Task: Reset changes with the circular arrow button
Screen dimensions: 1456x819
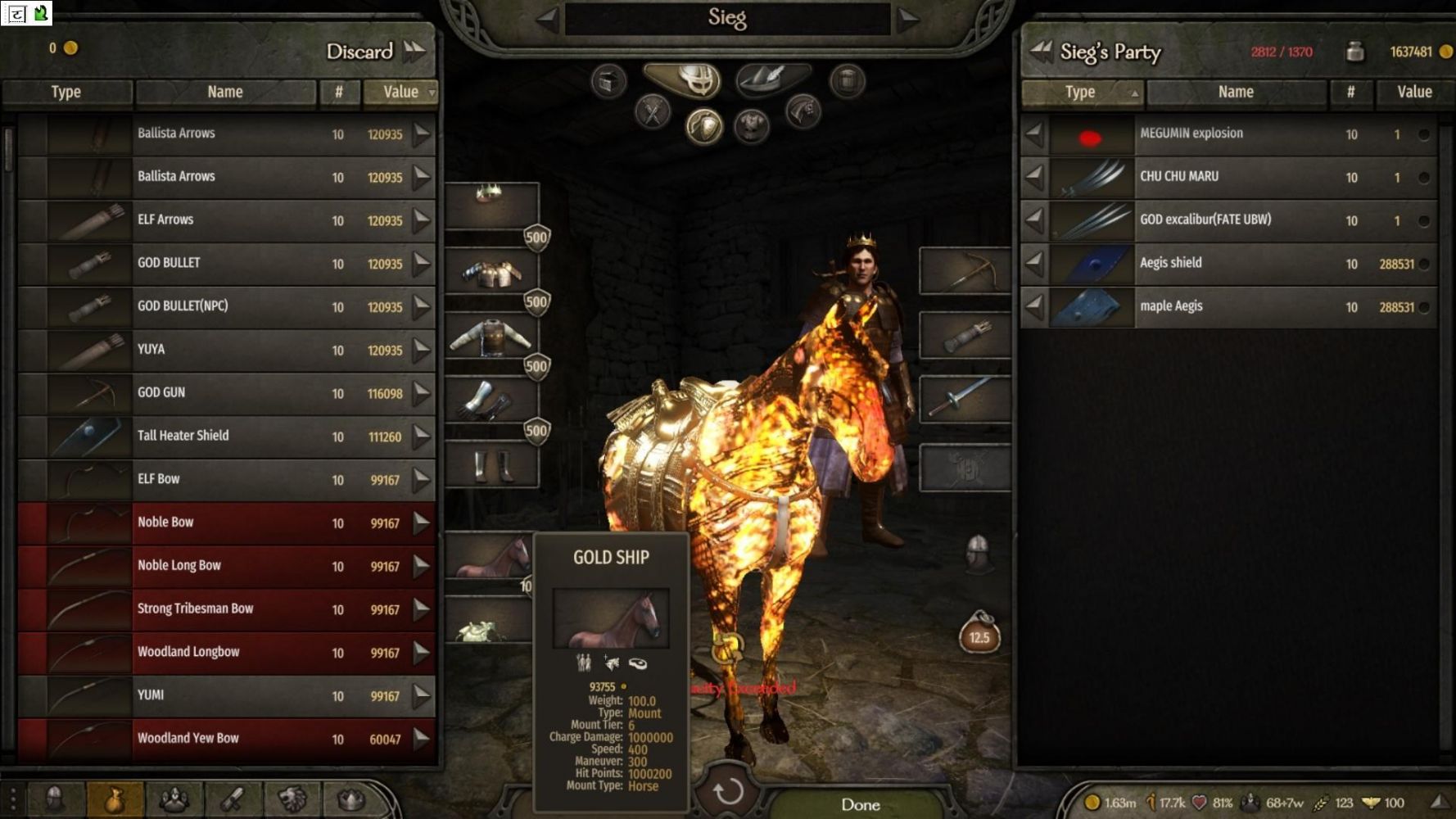Action: point(727,792)
